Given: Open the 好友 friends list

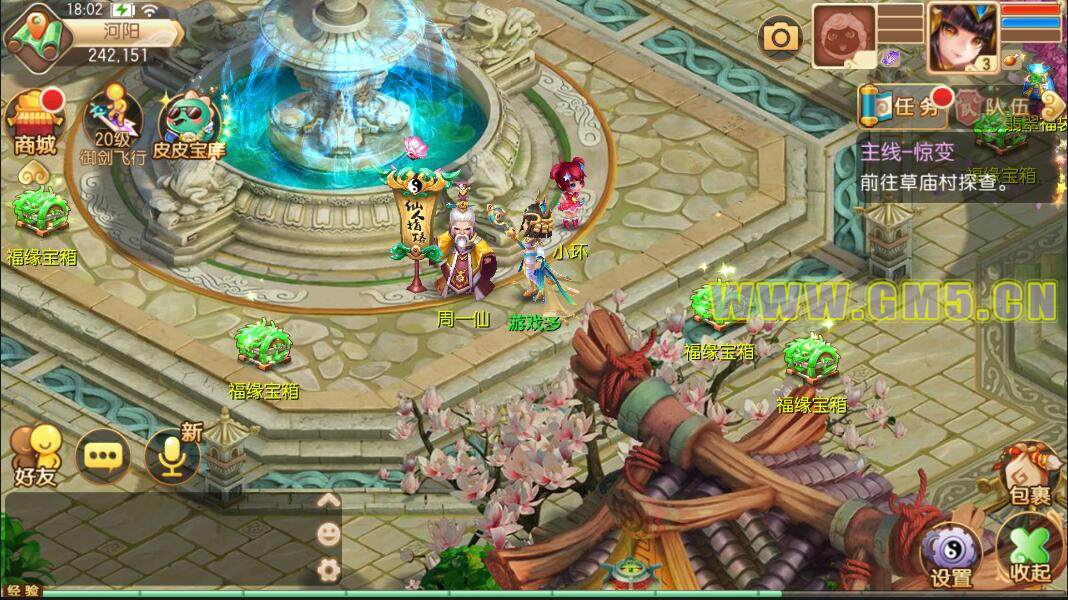Looking at the screenshot, I should pyautogui.click(x=34, y=454).
